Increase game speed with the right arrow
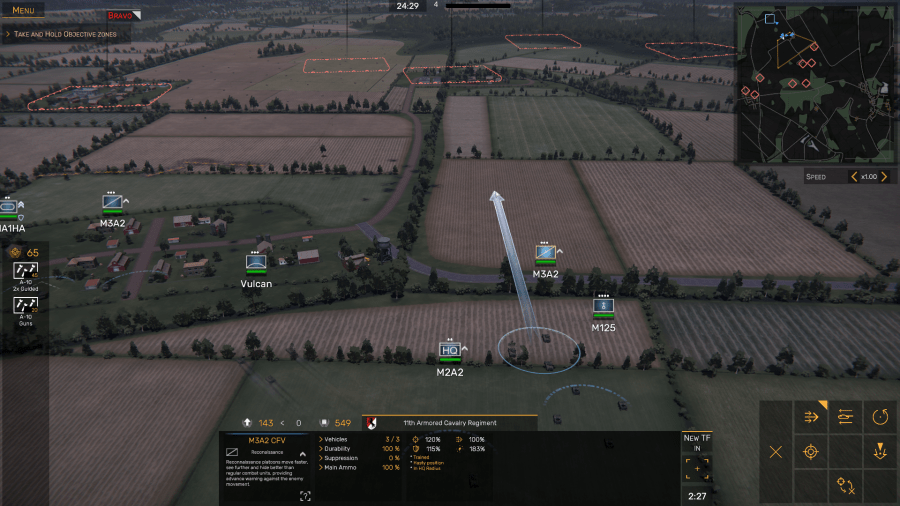The image size is (900, 506). pyautogui.click(x=884, y=177)
